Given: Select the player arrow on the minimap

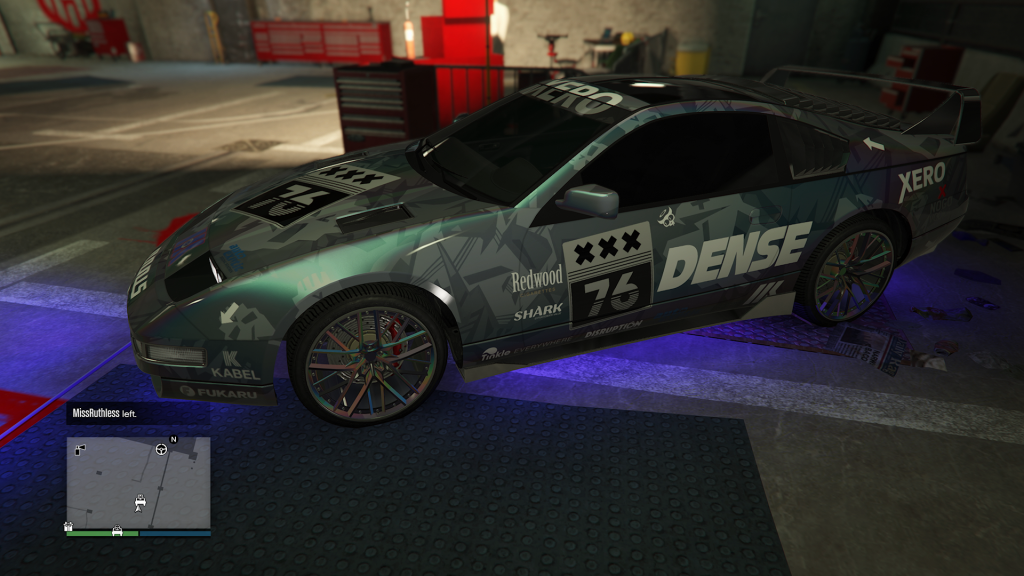Looking at the screenshot, I should click(139, 509).
